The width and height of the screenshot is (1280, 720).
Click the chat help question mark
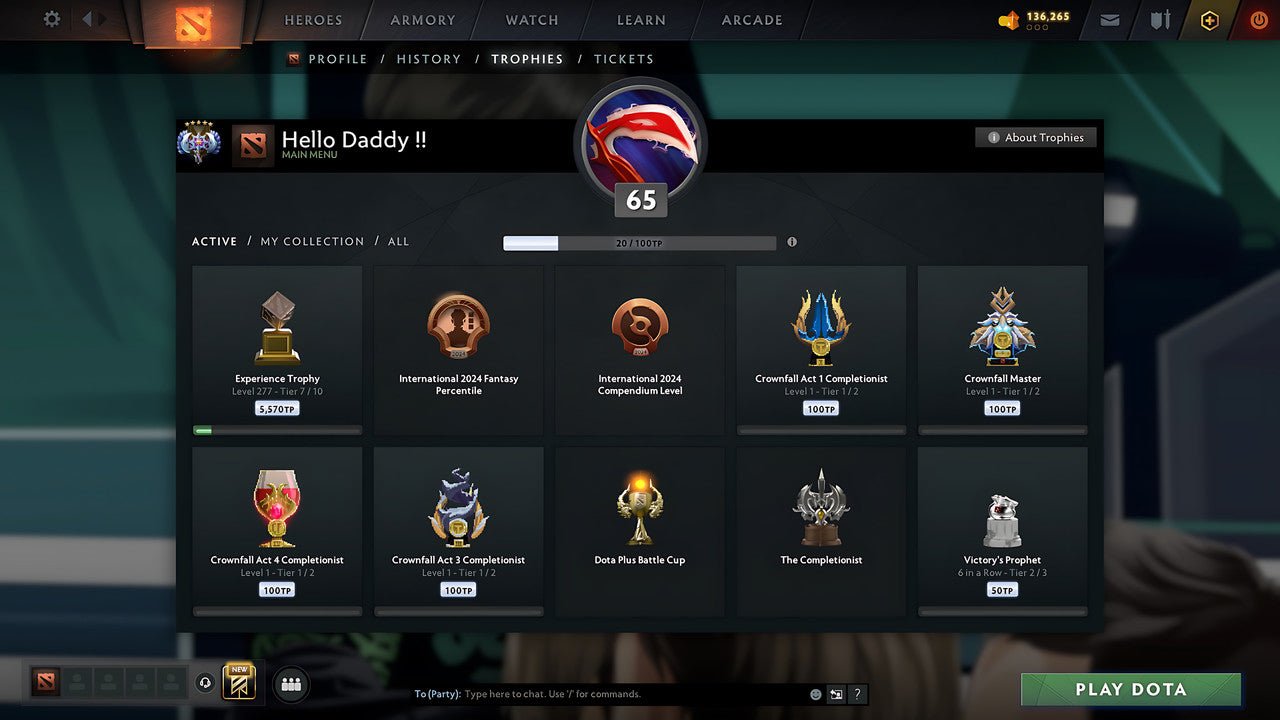pos(857,693)
